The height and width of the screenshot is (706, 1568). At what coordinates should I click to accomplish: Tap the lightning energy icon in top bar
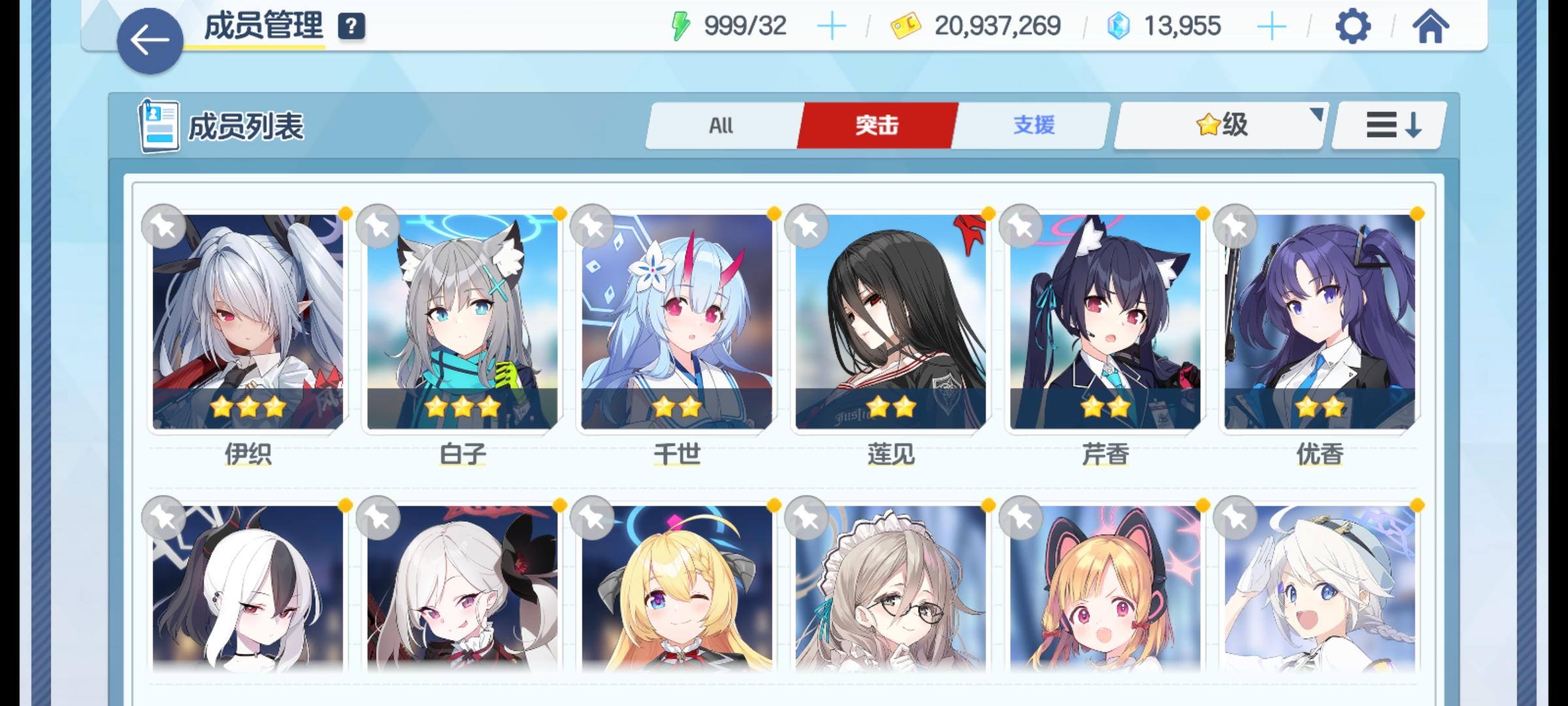(x=680, y=26)
